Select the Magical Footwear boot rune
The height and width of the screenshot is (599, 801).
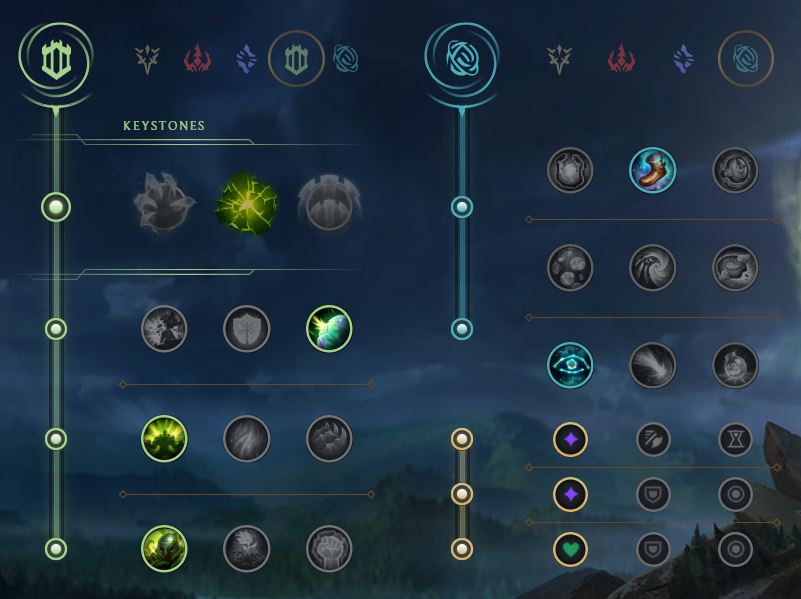click(652, 170)
